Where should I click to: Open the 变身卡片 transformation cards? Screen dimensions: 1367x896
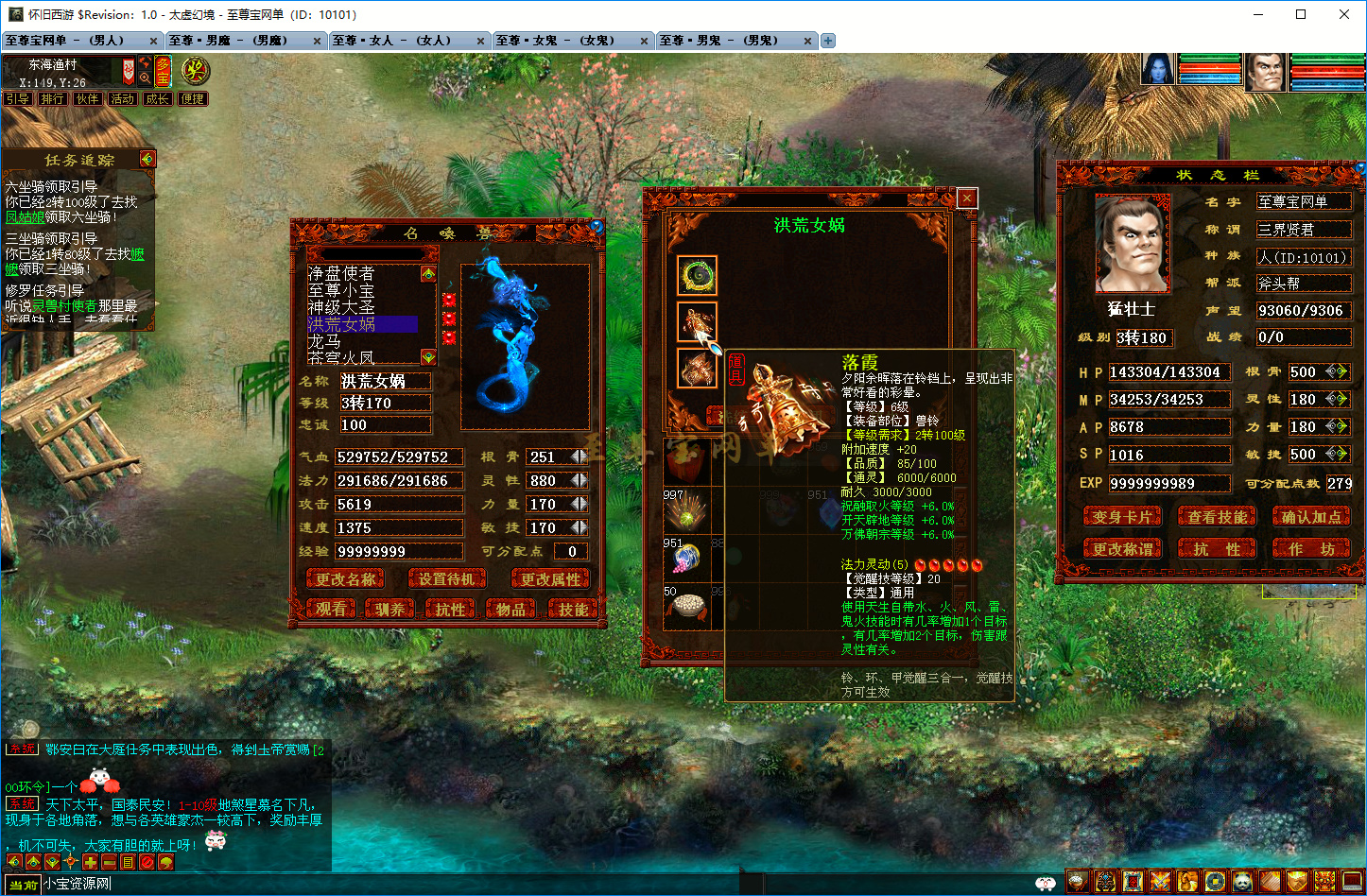1121,517
